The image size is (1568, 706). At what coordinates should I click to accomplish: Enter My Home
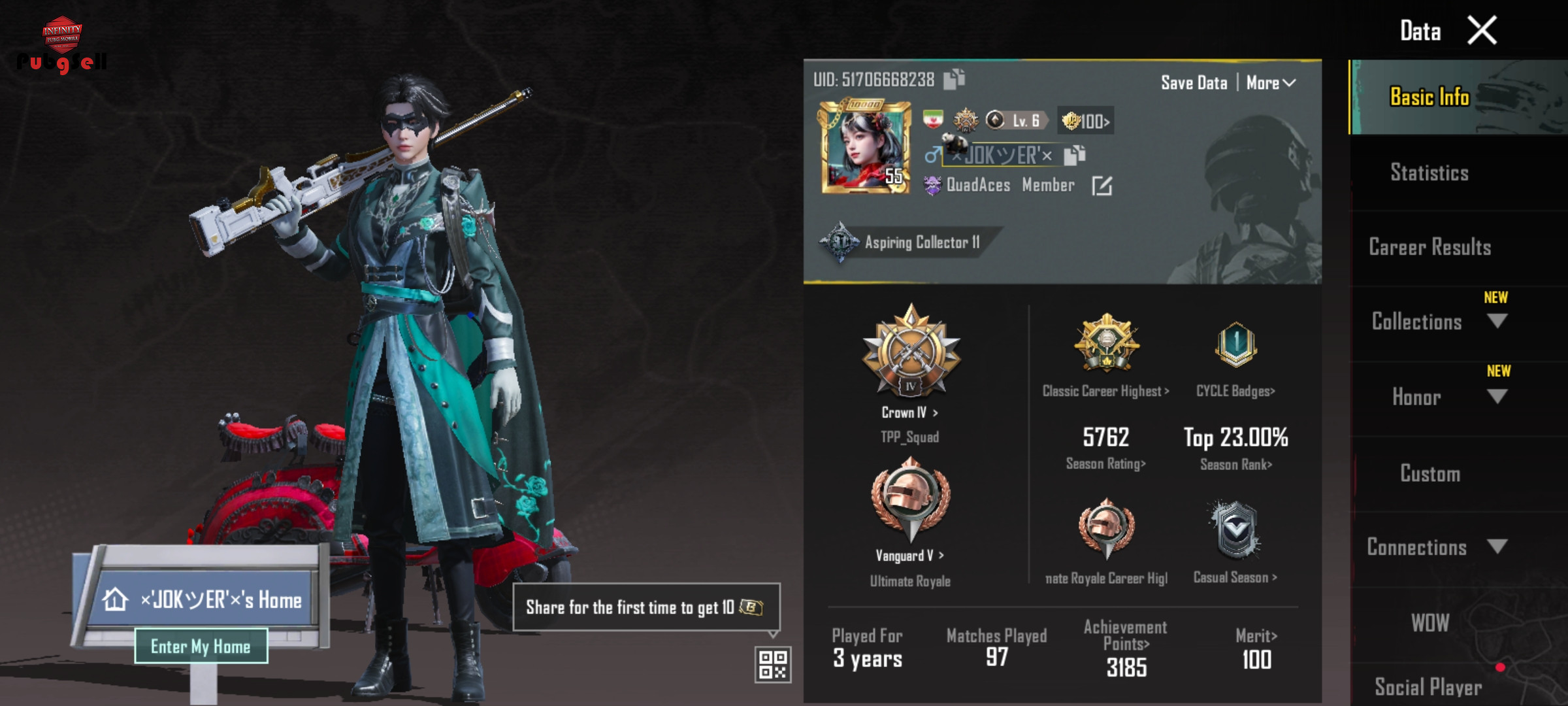[201, 647]
